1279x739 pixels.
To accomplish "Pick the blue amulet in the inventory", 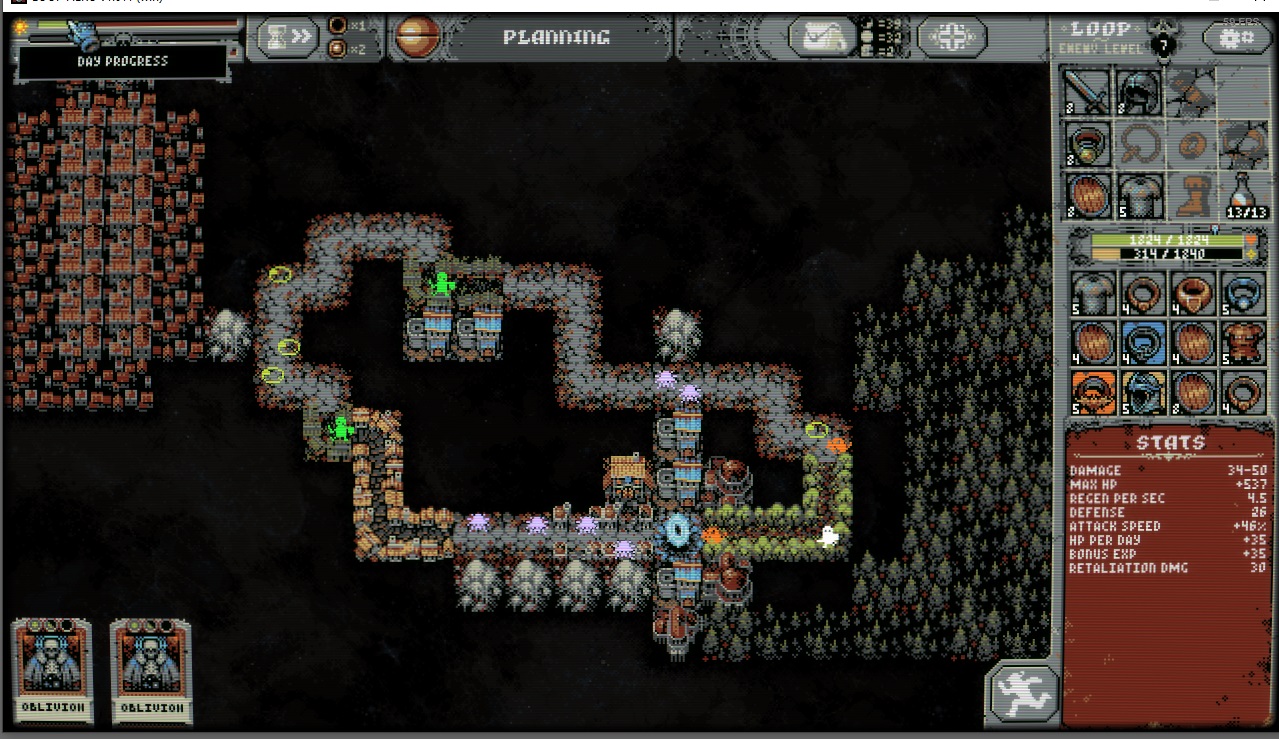I will tap(1245, 295).
